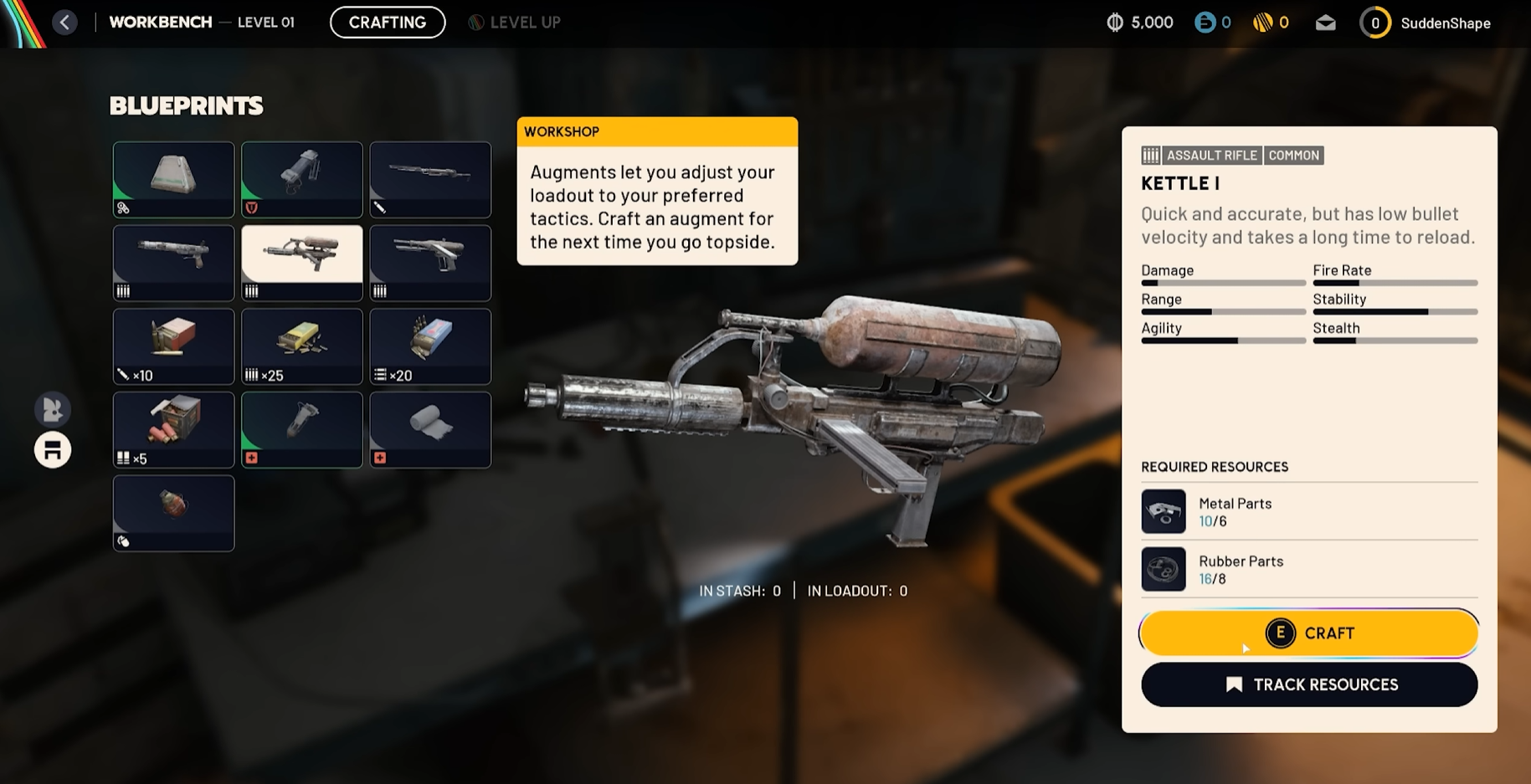Screen dimensions: 1531x784
Task: Switch to the Crafting tab
Action: [387, 23]
